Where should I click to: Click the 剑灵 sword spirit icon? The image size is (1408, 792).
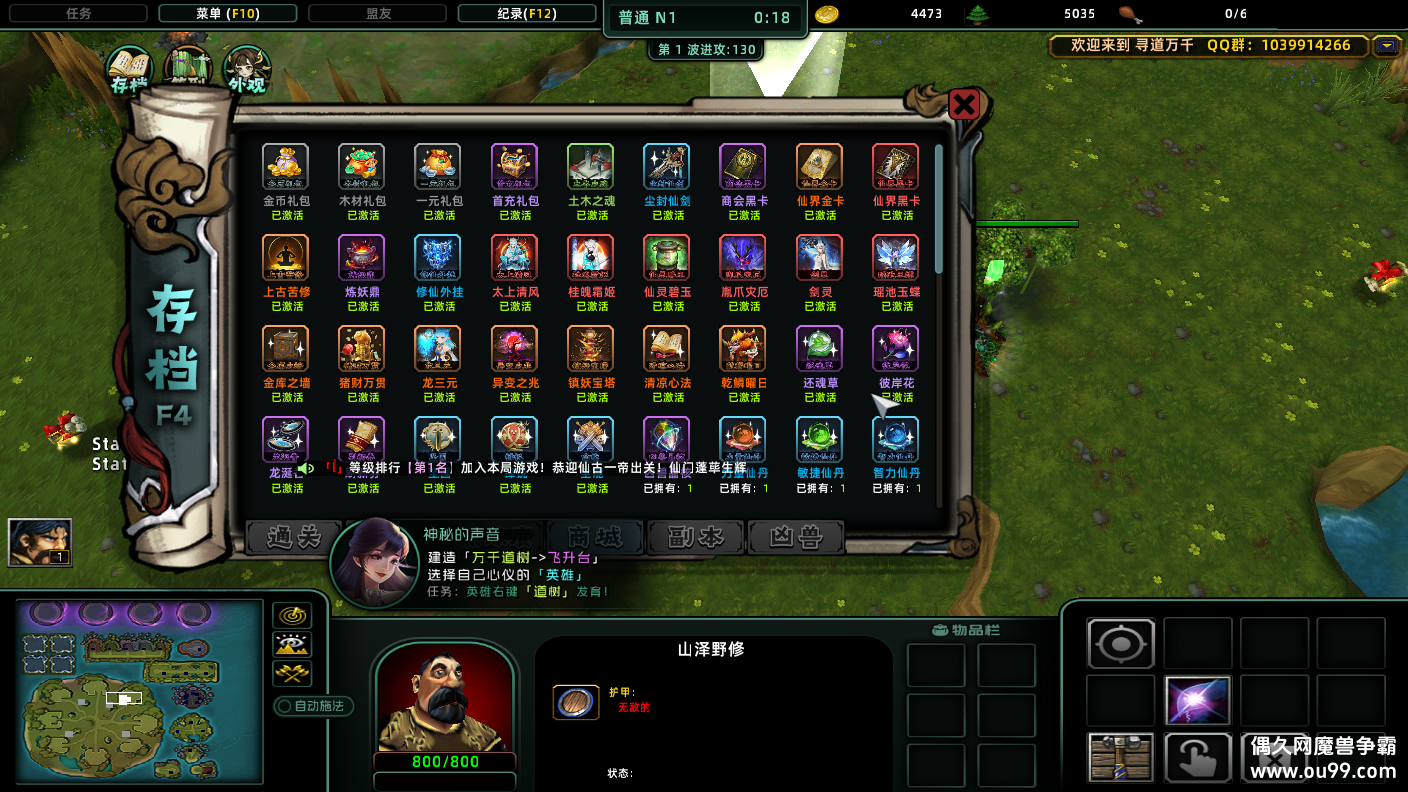click(x=819, y=257)
